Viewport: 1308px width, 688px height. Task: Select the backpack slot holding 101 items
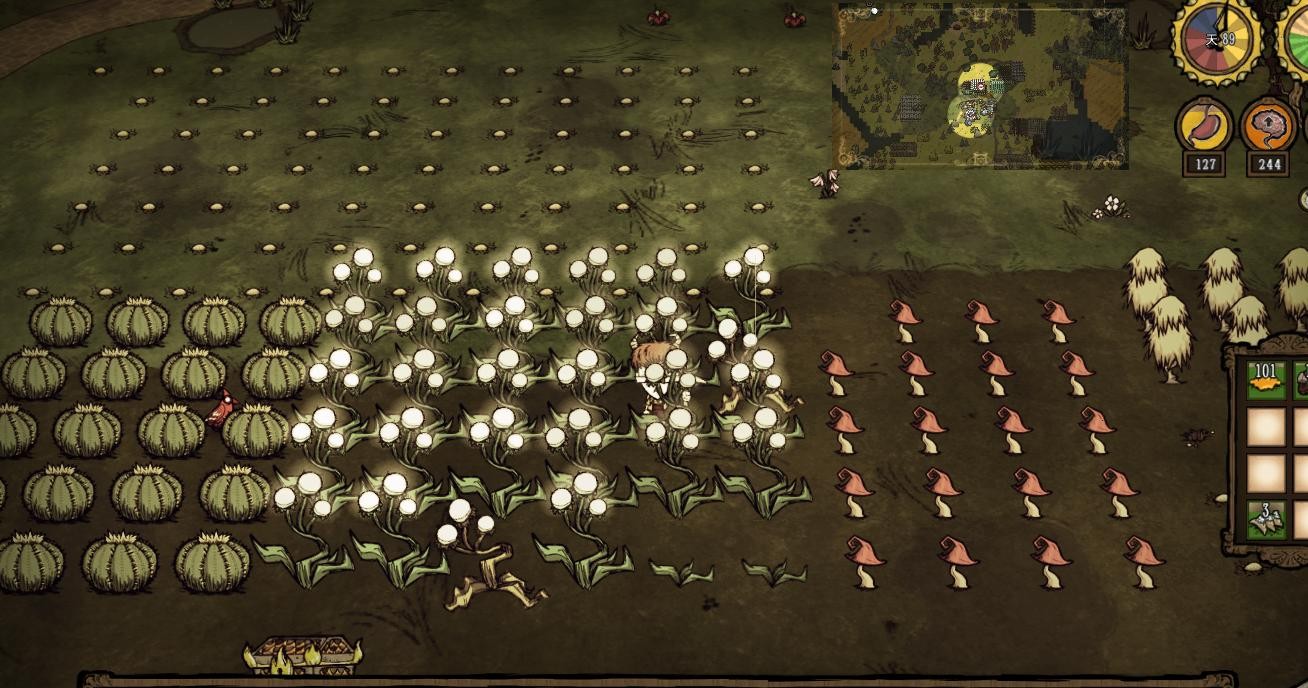click(x=1266, y=381)
